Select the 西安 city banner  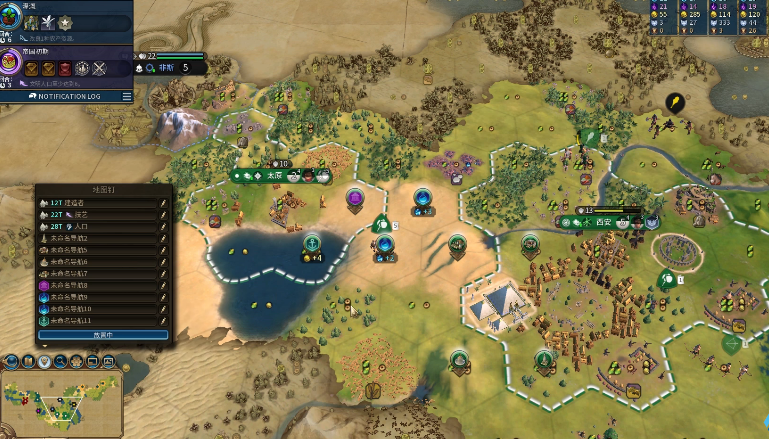[x=600, y=221]
